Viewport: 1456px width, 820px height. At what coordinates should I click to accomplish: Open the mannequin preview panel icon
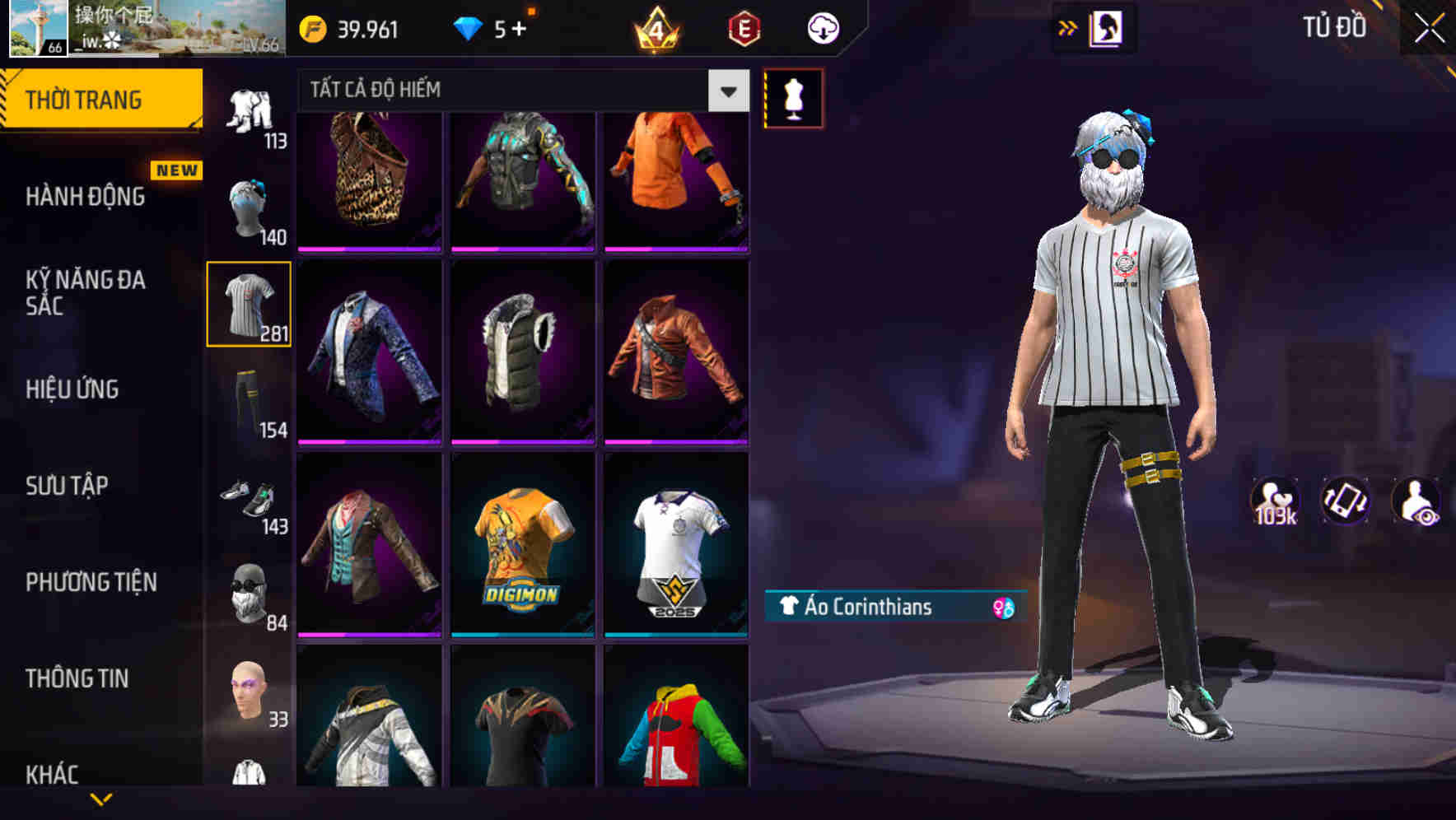(793, 97)
